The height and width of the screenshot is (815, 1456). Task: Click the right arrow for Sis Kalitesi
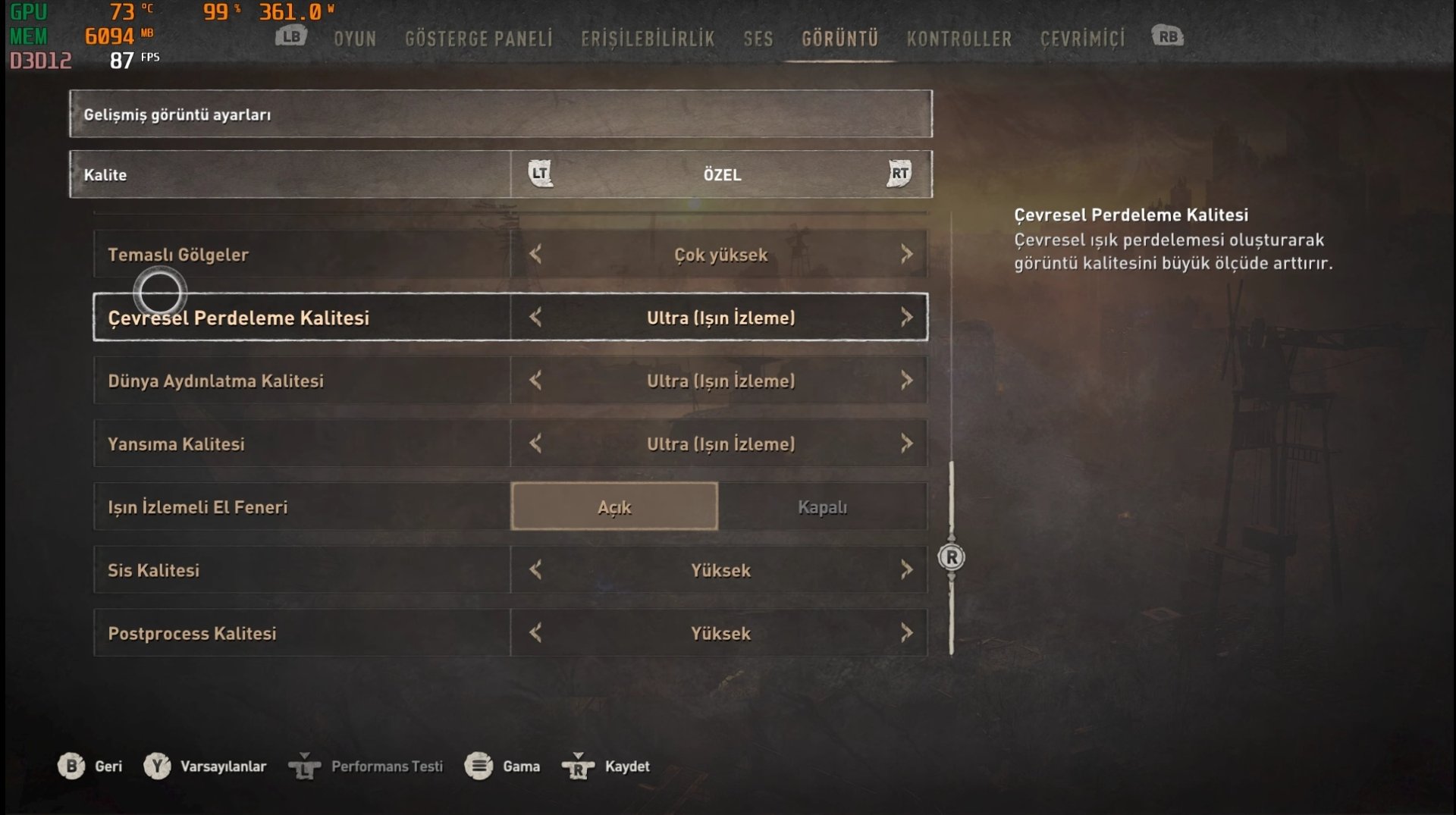(x=906, y=569)
